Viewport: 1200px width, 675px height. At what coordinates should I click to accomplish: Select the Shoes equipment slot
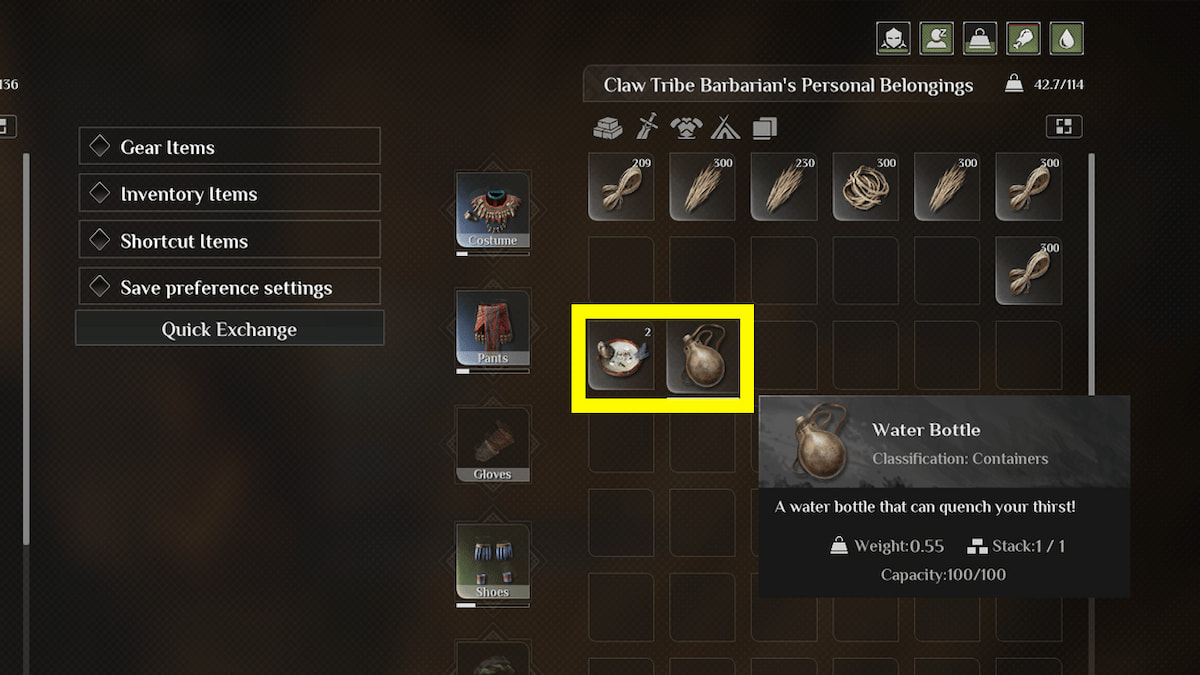click(493, 562)
